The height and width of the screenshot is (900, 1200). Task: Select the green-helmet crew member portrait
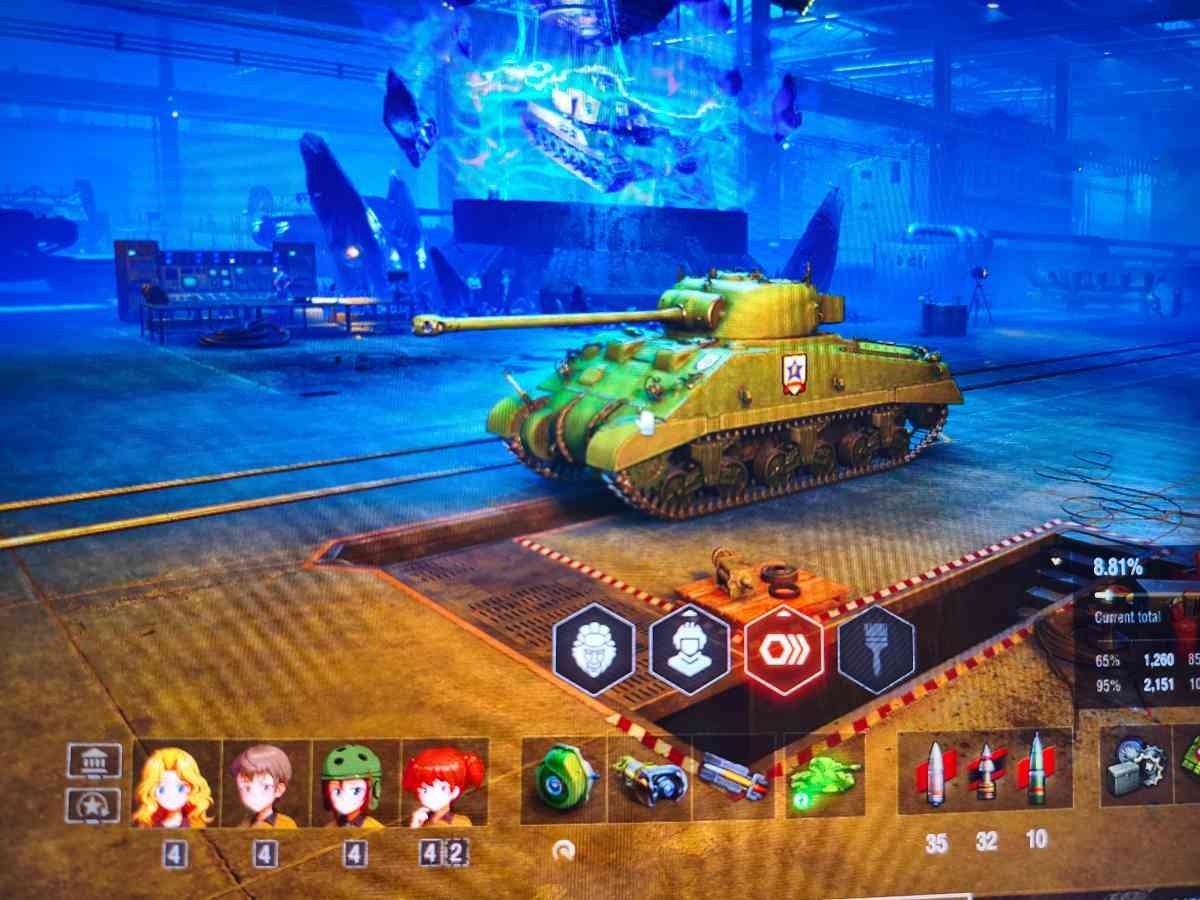tap(354, 783)
